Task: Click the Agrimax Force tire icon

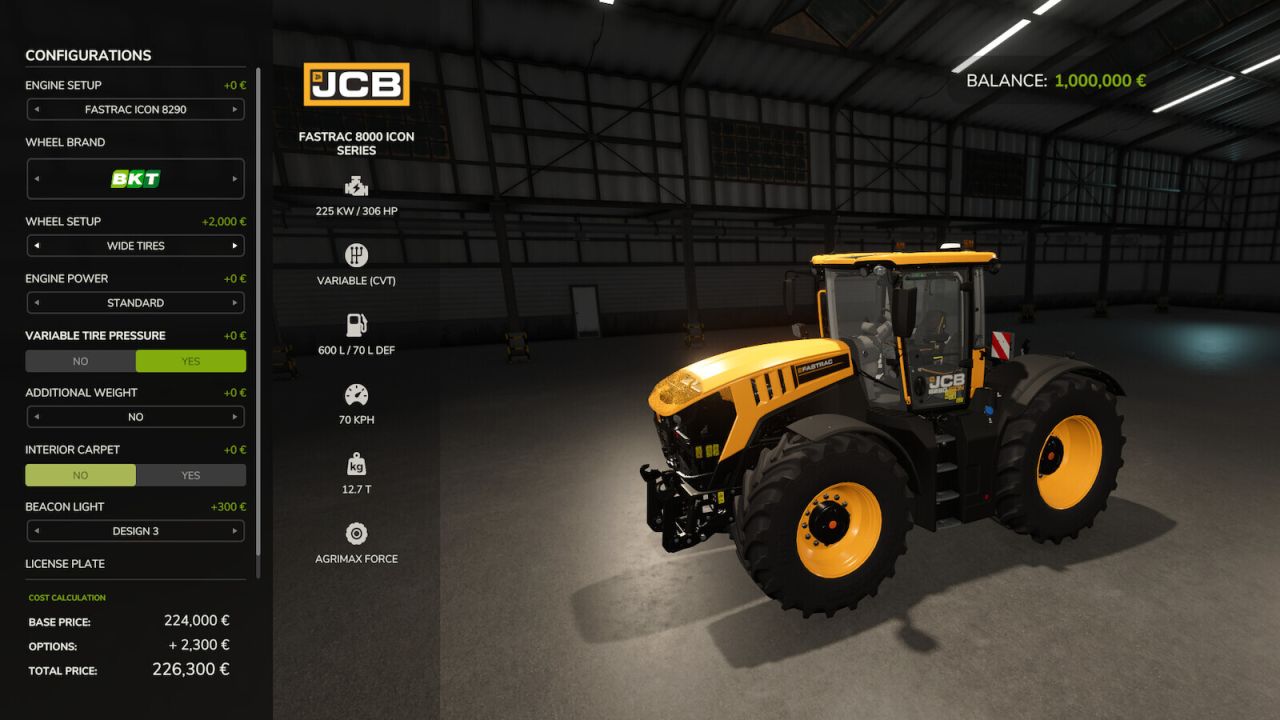Action: (x=356, y=533)
